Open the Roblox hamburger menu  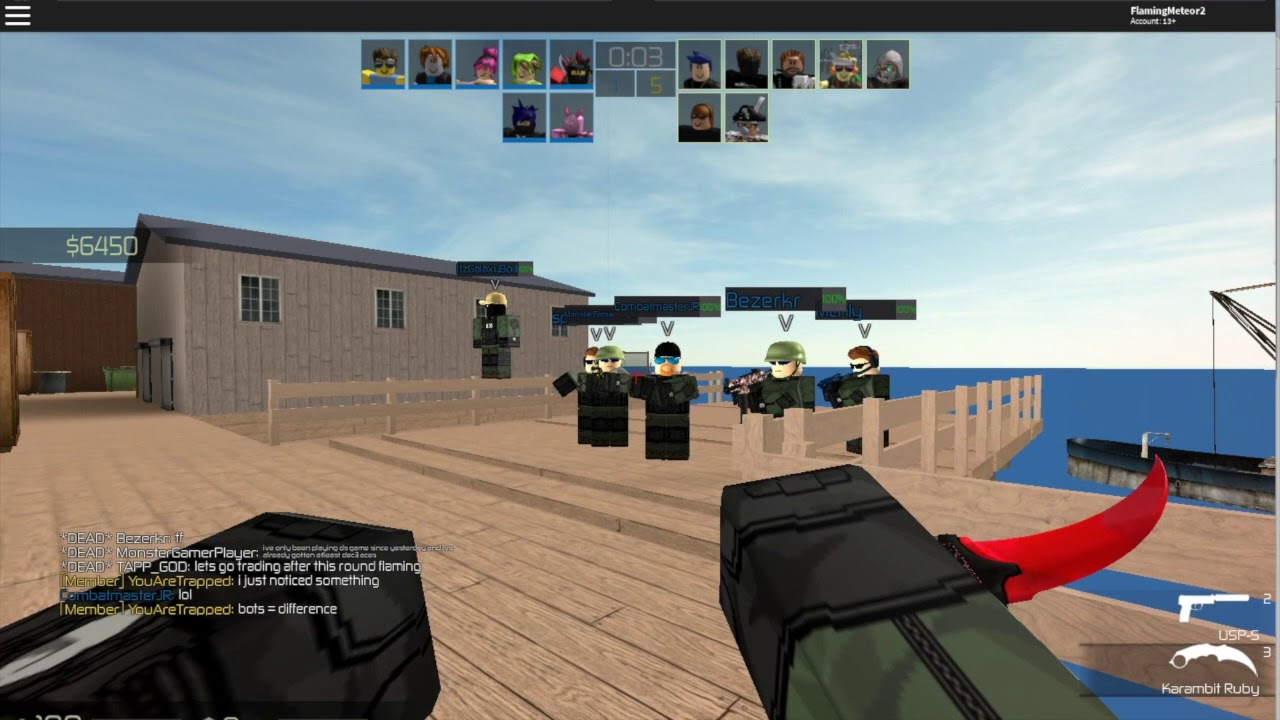(x=18, y=15)
